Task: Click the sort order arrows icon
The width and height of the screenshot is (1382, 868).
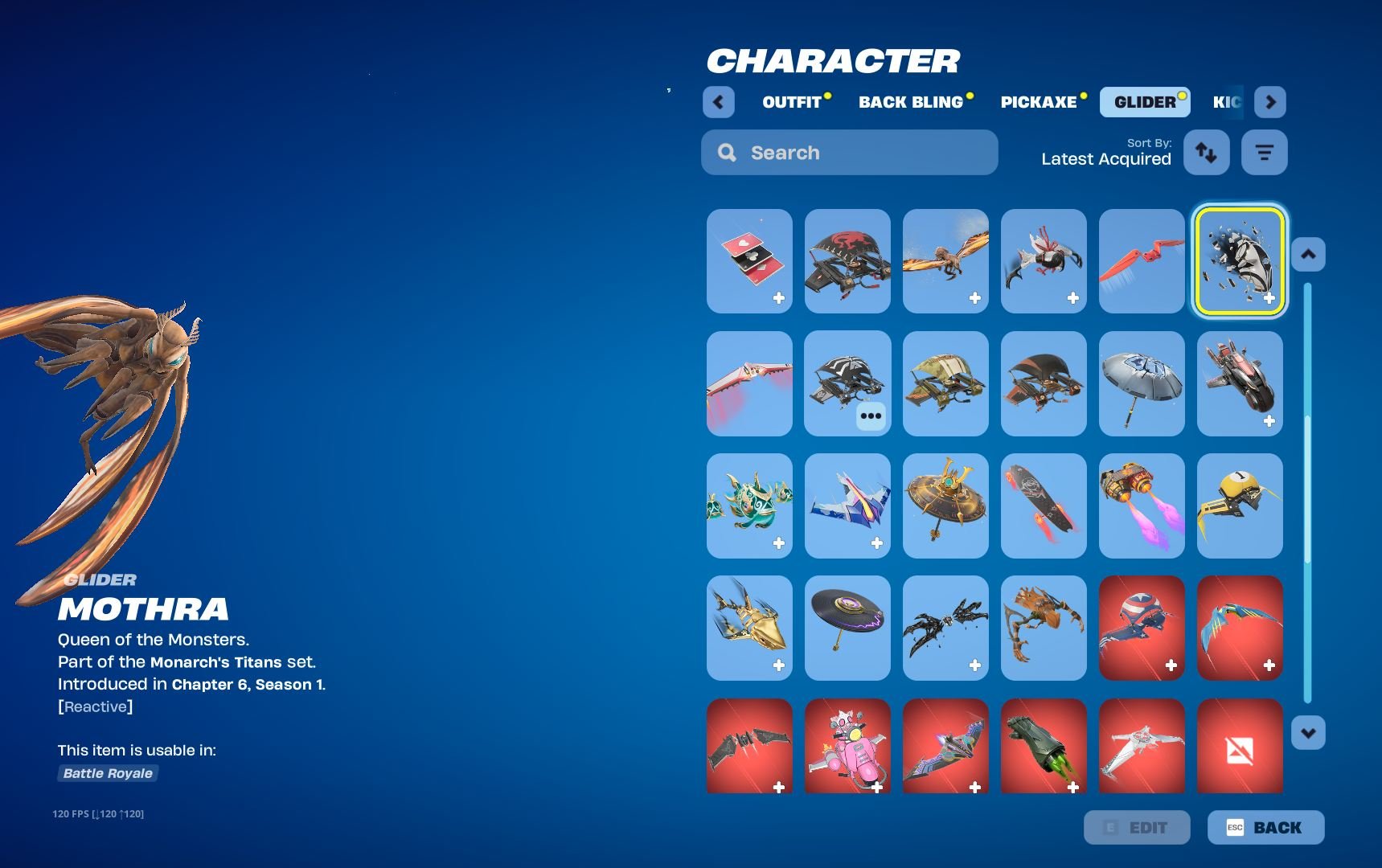Action: coord(1206,152)
